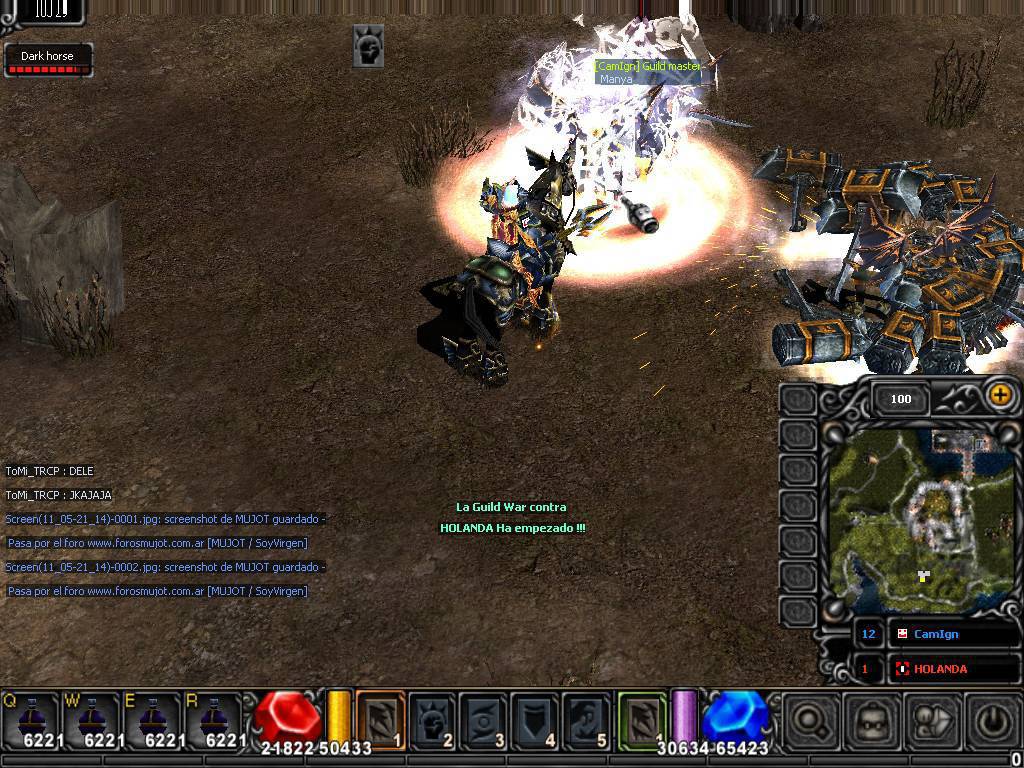
Task: Use the potion in the E slot
Action: 154,718
